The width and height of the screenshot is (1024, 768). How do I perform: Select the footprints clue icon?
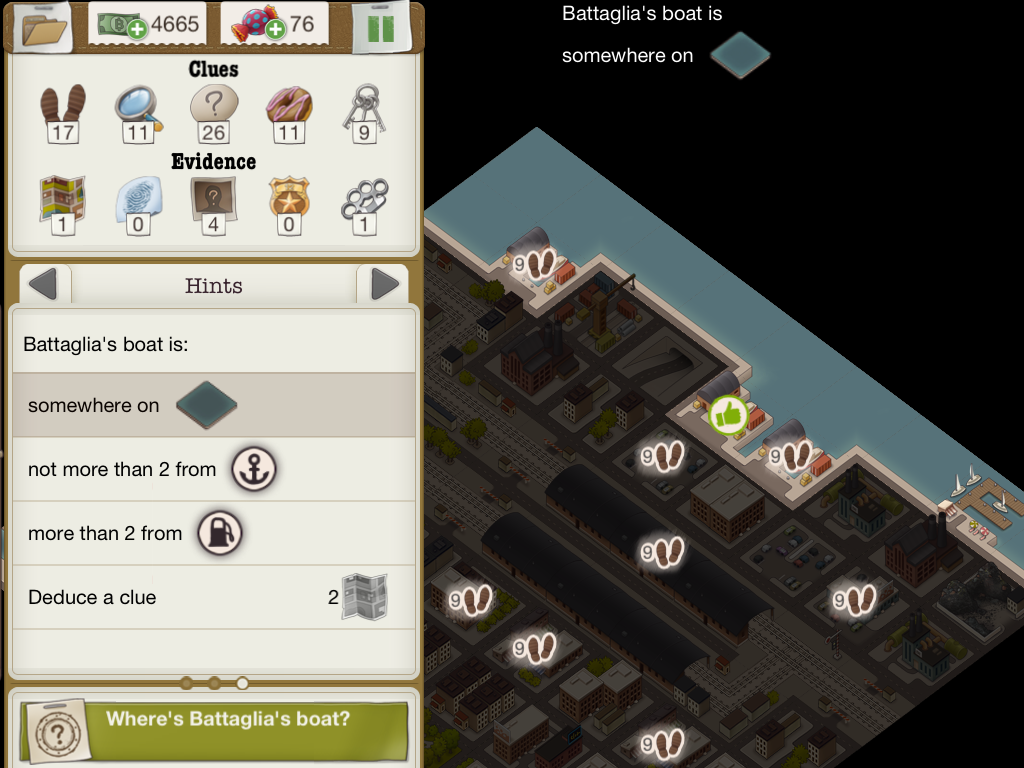[x=61, y=105]
